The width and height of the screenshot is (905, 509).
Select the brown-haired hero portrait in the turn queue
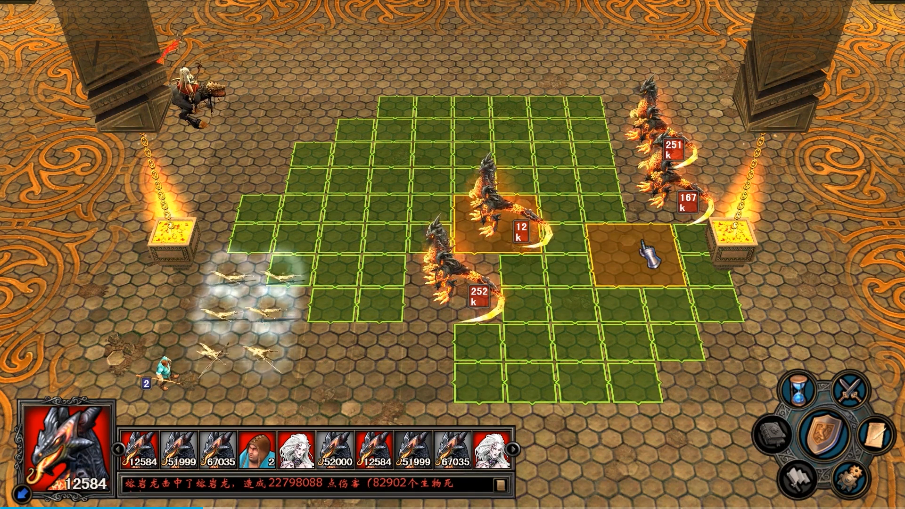(x=257, y=449)
